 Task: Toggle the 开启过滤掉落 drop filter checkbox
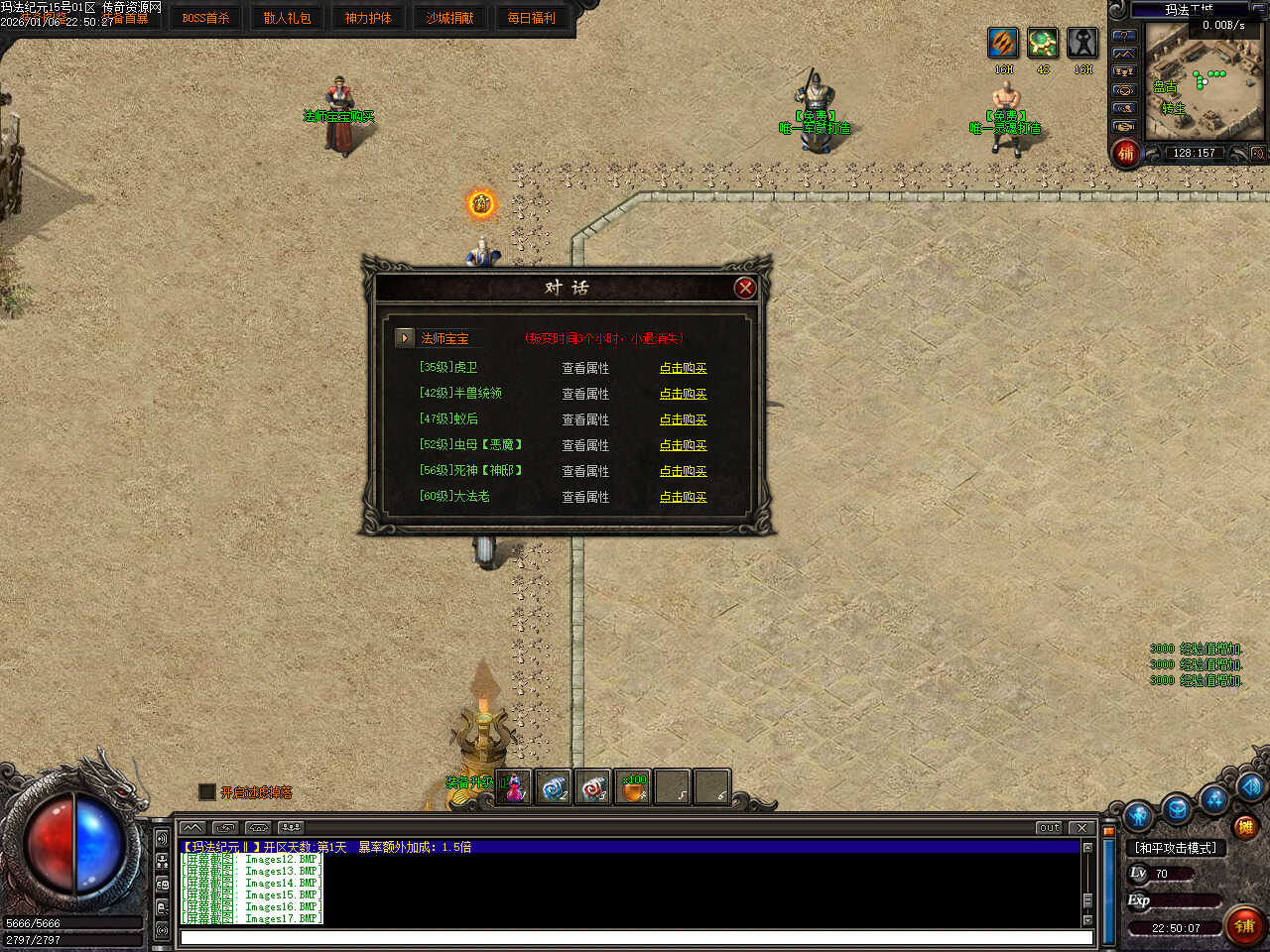click(x=207, y=791)
